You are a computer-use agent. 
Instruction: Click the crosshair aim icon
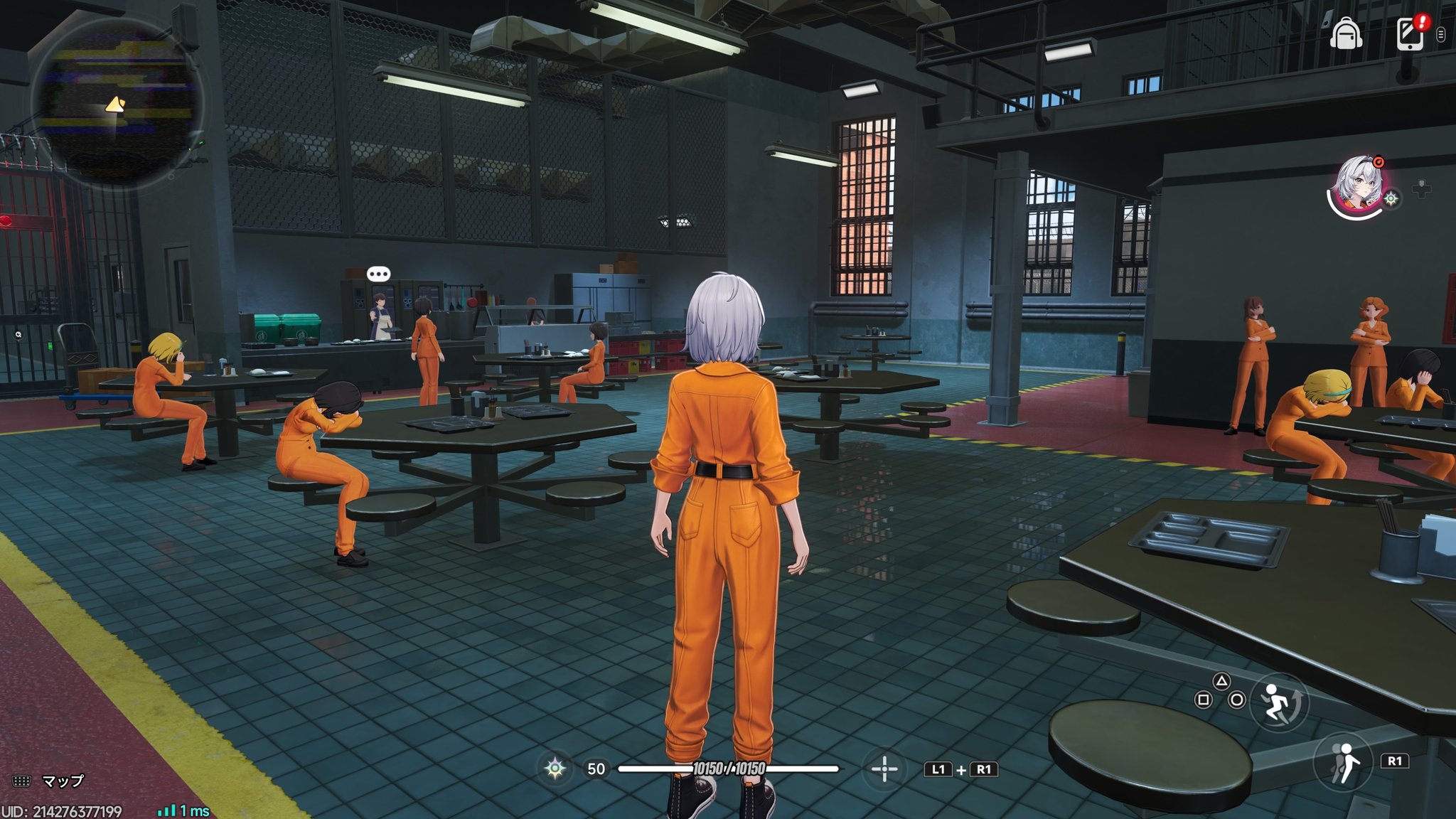884,769
